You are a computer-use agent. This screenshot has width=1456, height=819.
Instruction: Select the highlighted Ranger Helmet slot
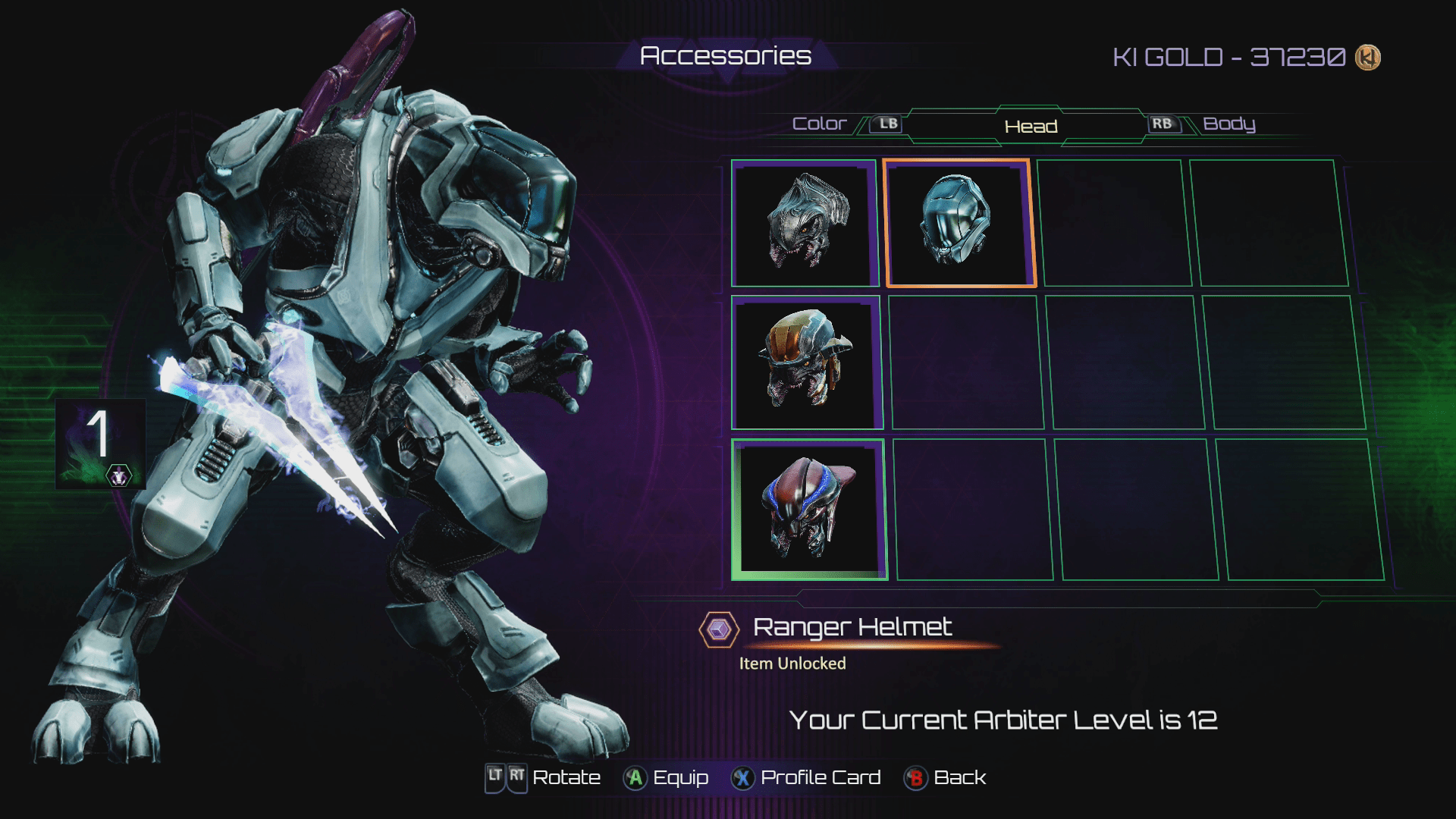coord(959,224)
